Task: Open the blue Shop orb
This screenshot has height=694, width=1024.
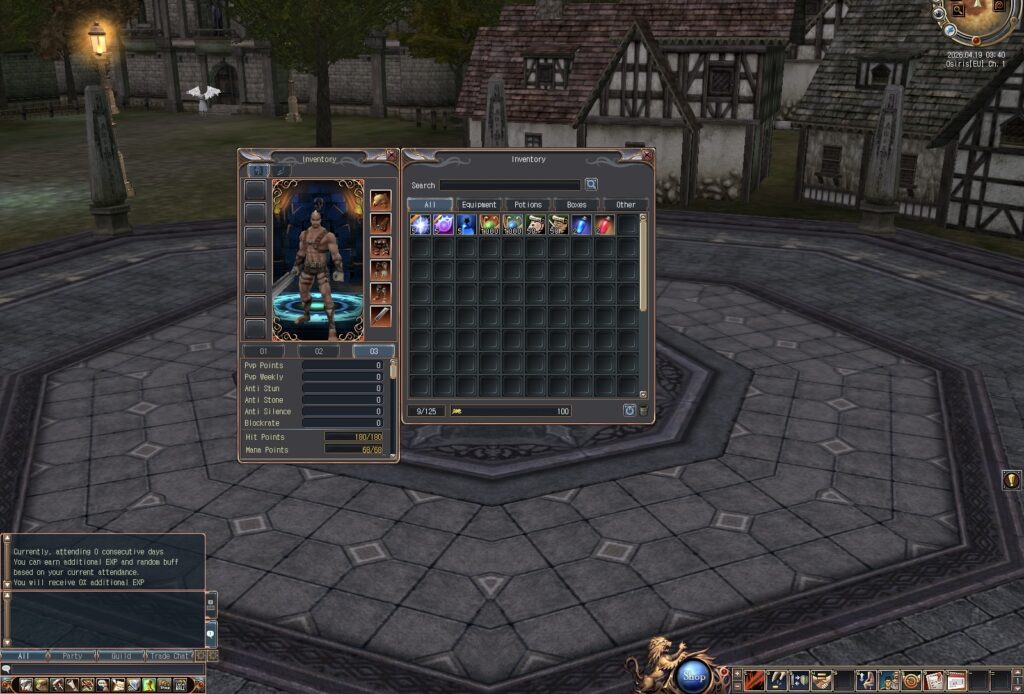Action: pos(694,676)
